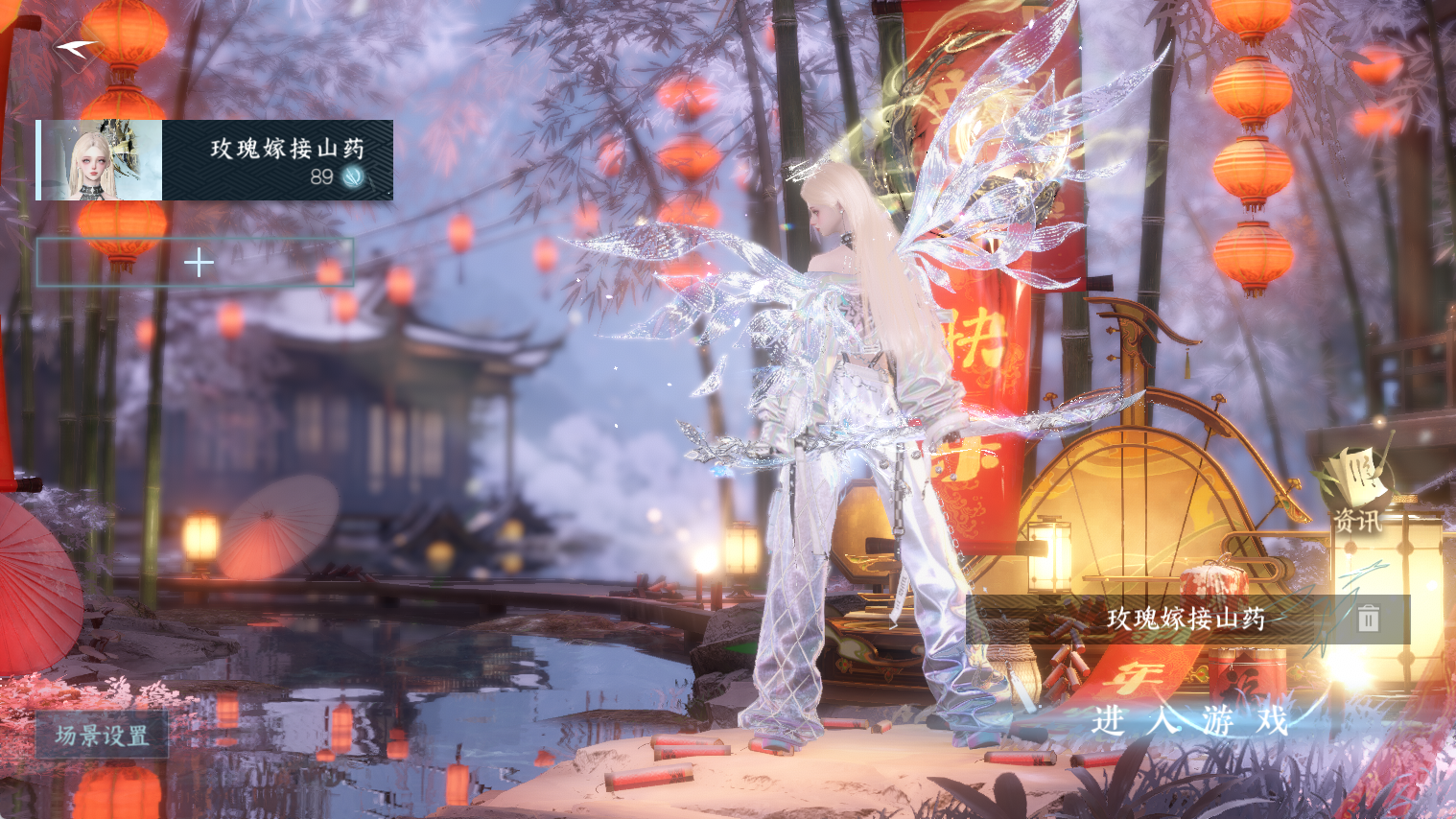The height and width of the screenshot is (819, 1456).
Task: Add a new character slot
Action: 197,263
